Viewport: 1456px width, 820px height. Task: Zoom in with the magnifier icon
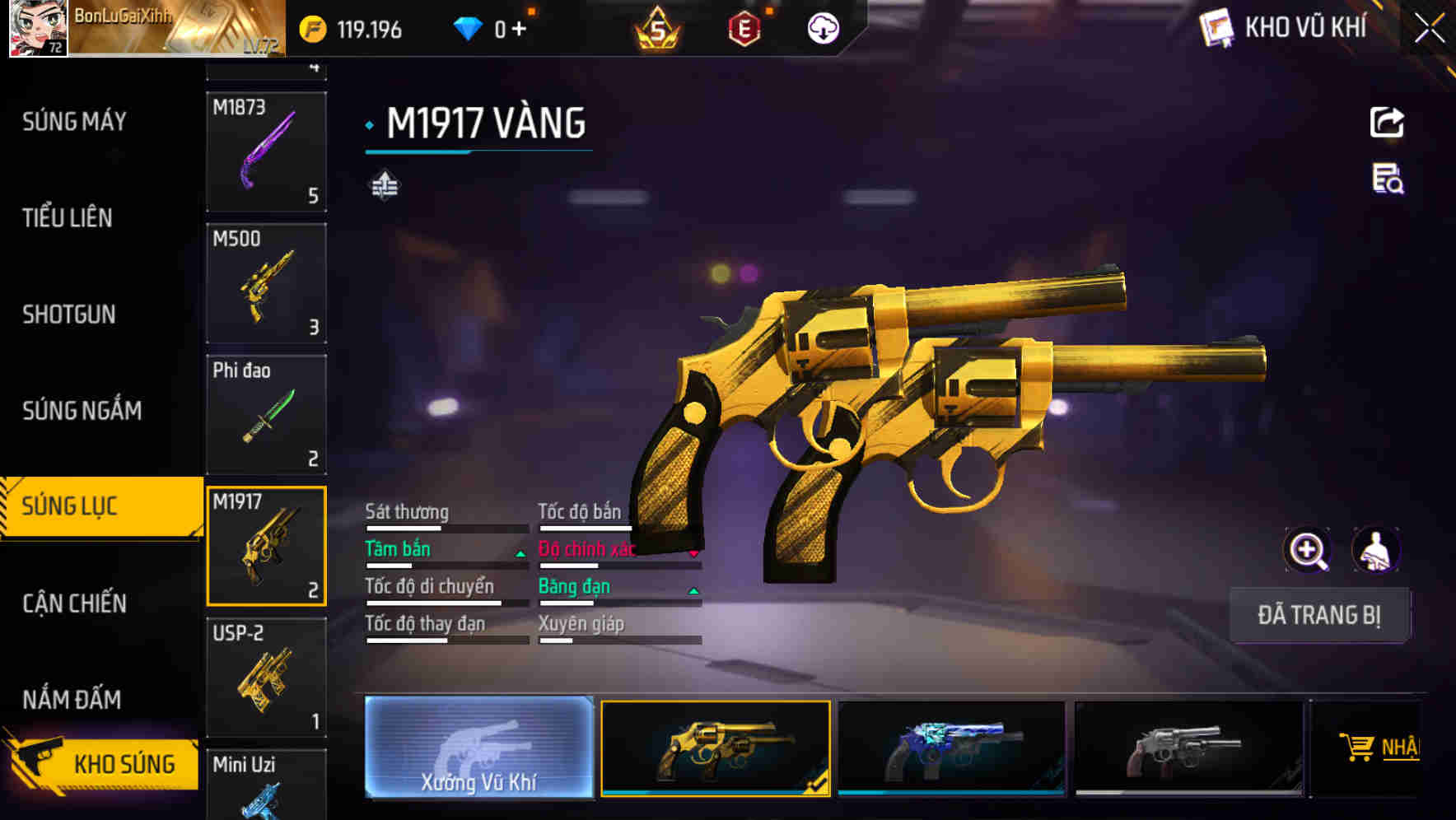pyautogui.click(x=1307, y=550)
